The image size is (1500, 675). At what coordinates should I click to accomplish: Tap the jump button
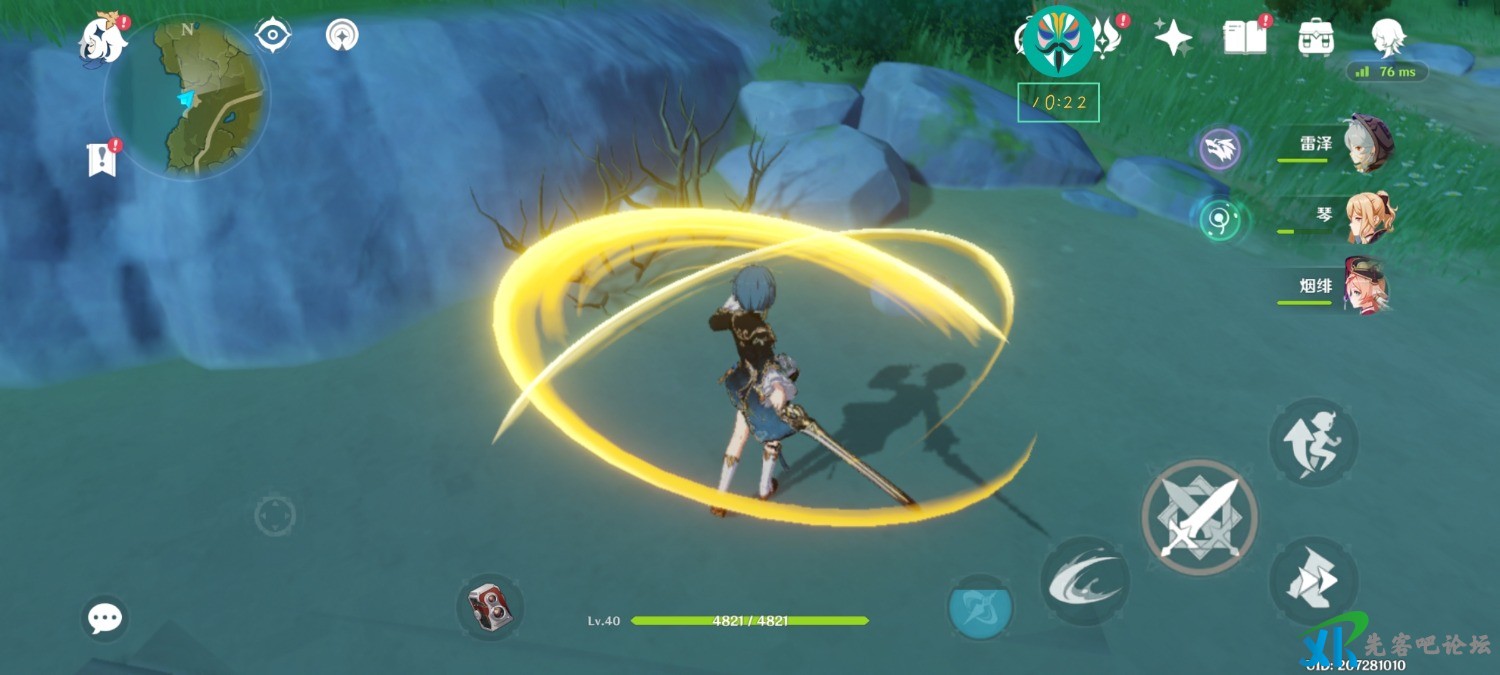pos(1313,442)
